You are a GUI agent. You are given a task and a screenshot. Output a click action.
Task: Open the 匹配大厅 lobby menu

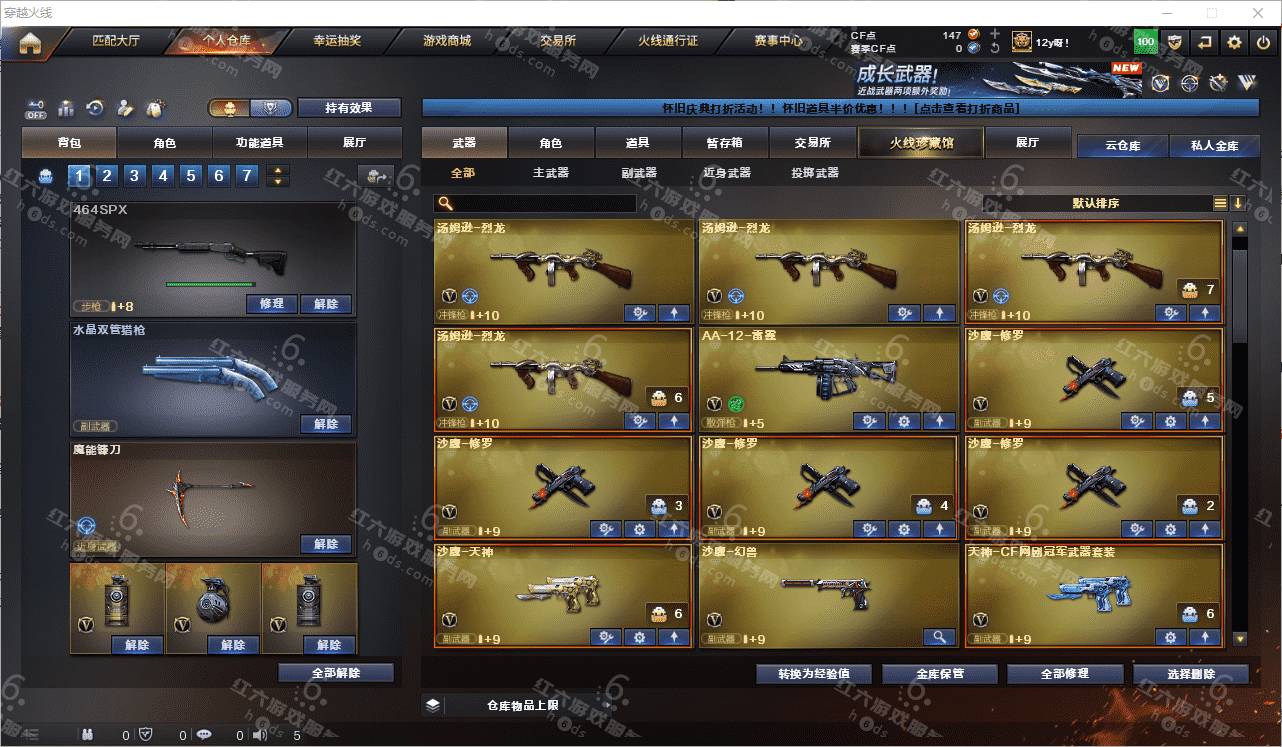(x=118, y=41)
